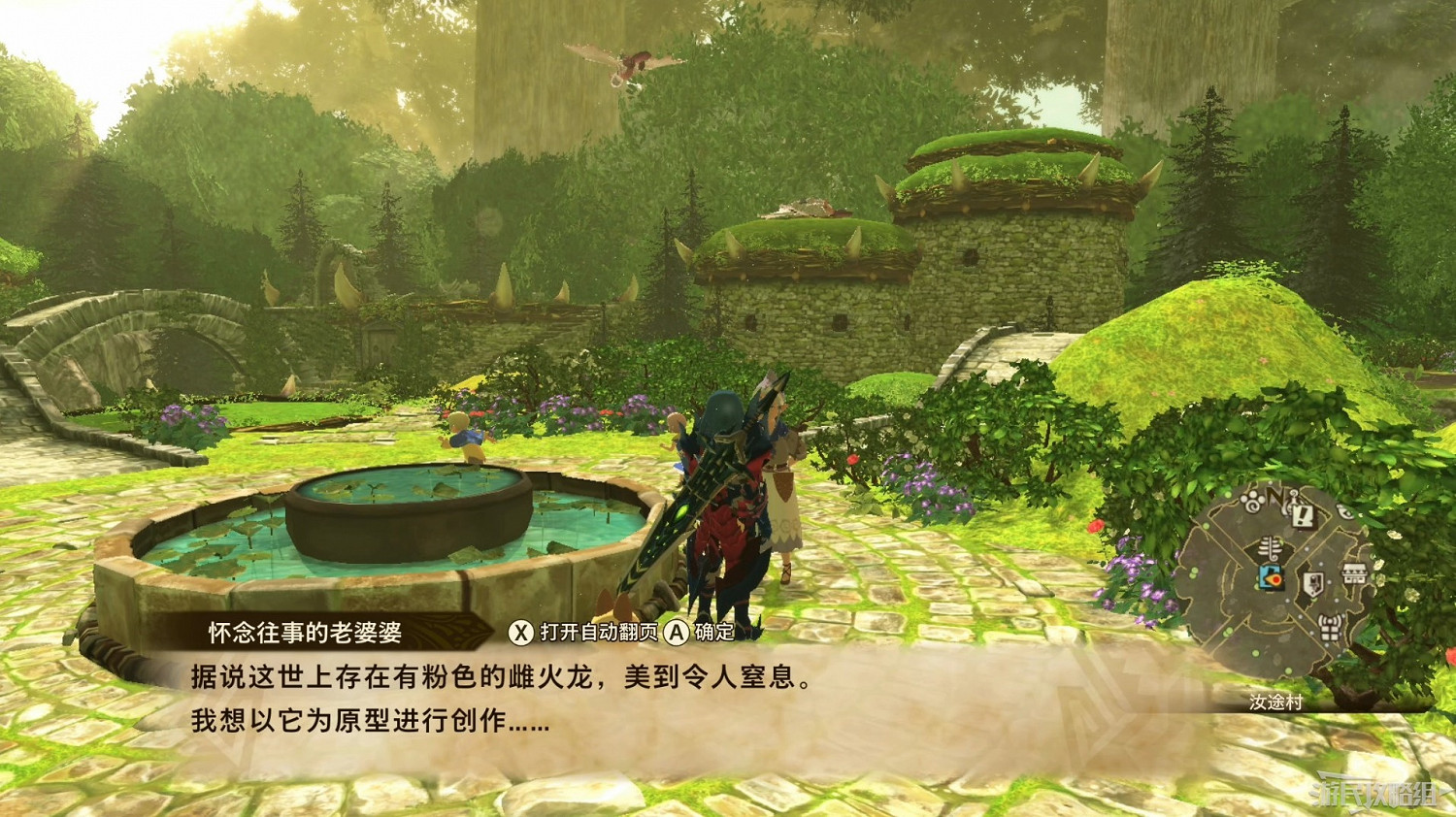Click the bird icon near the minimap top edge
Viewport: 1456px width, 817px height.
1344,510
